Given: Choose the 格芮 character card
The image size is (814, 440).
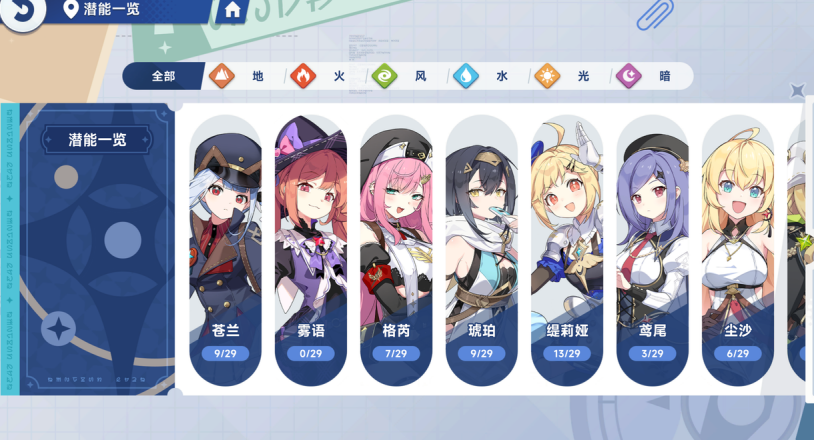Looking at the screenshot, I should [x=397, y=250].
